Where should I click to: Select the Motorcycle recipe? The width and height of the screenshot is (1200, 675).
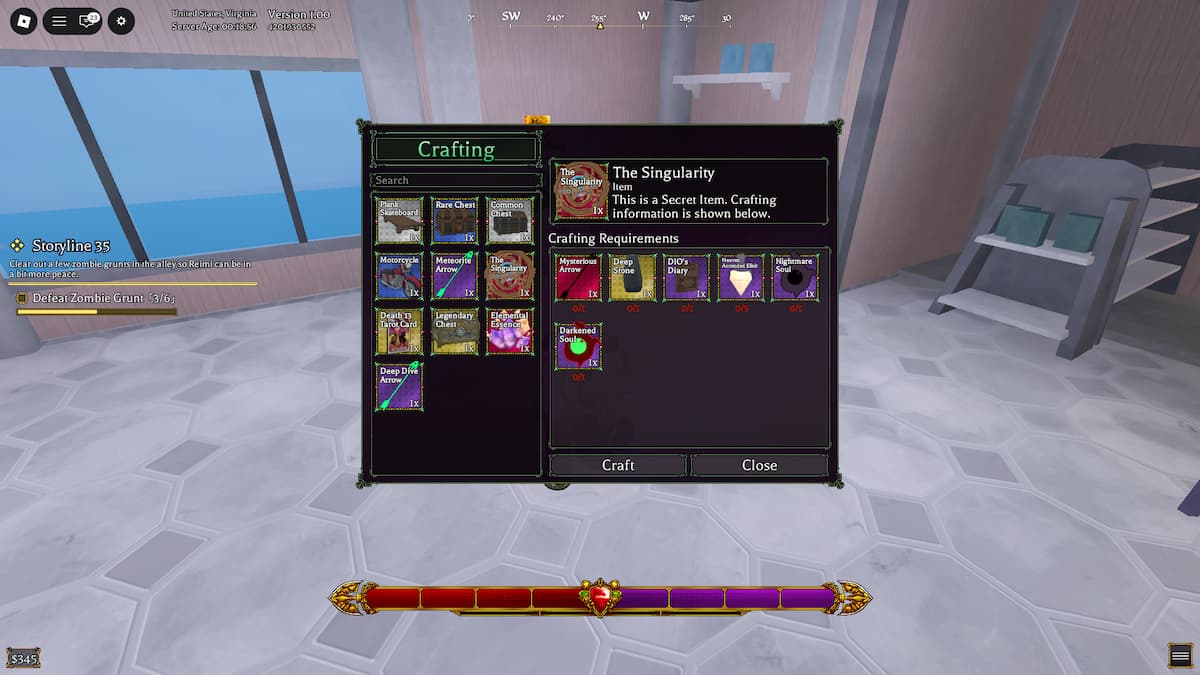[x=399, y=276]
